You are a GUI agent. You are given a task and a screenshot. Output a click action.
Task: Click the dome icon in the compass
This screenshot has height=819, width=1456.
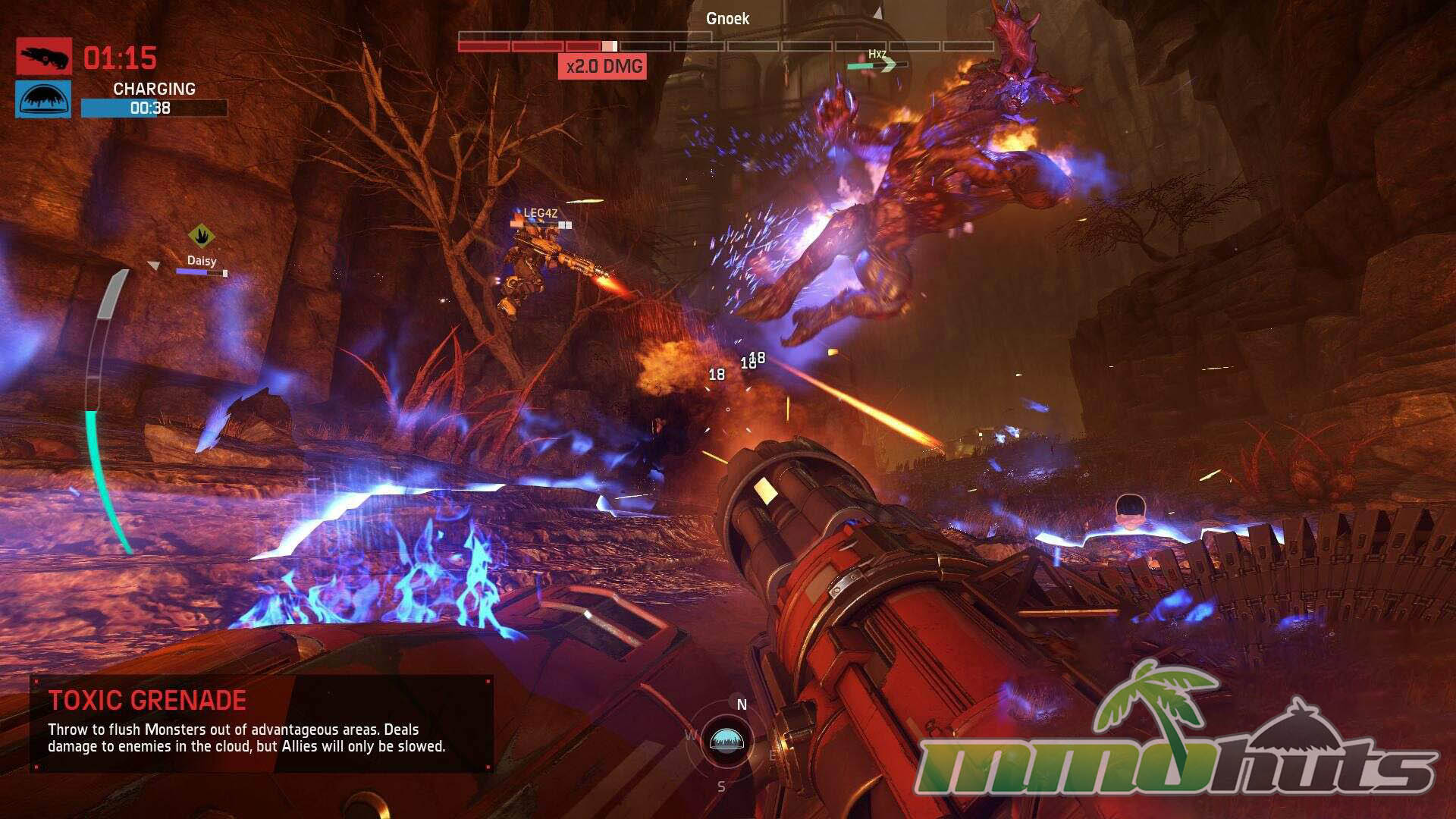point(726,741)
